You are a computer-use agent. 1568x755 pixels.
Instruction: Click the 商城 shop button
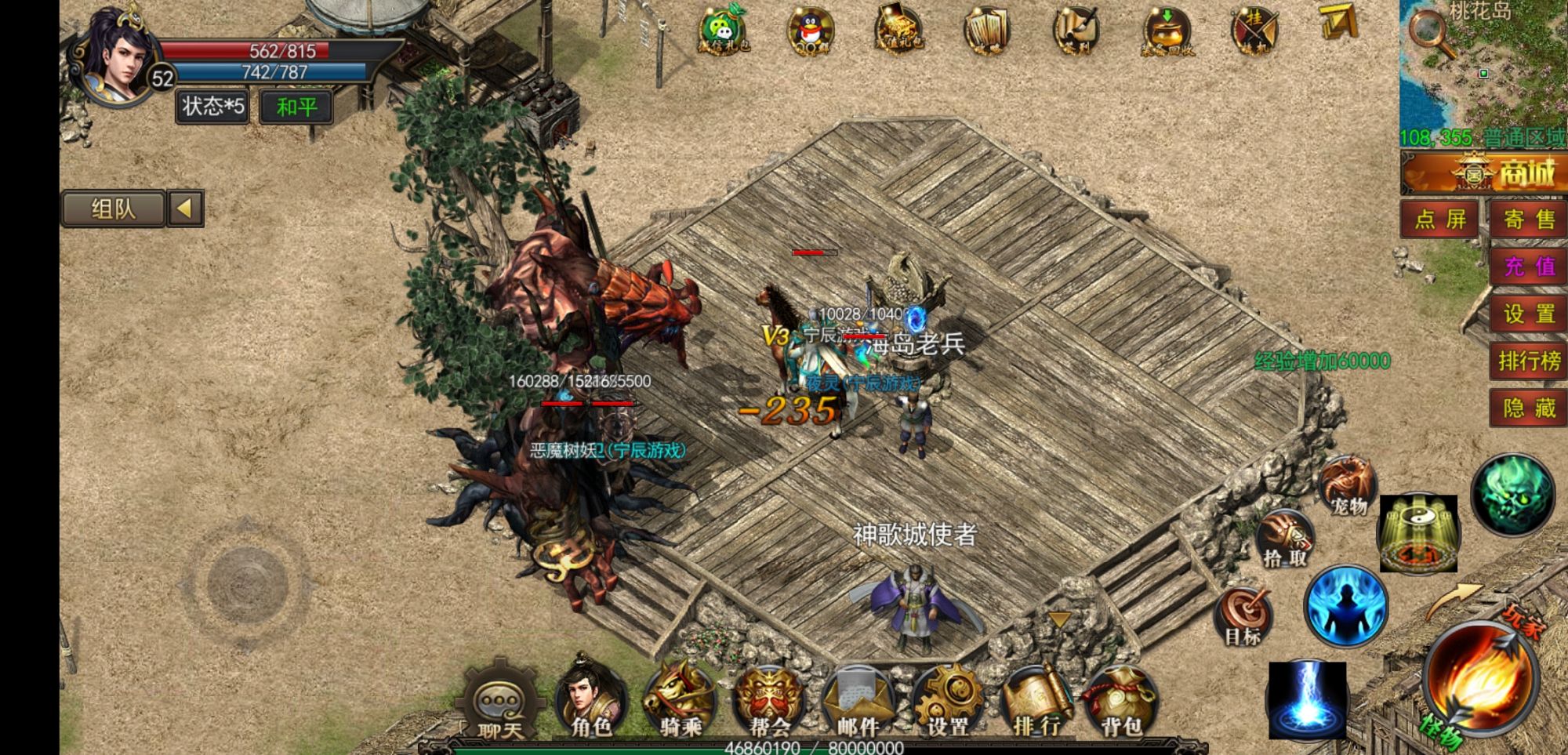(1483, 172)
